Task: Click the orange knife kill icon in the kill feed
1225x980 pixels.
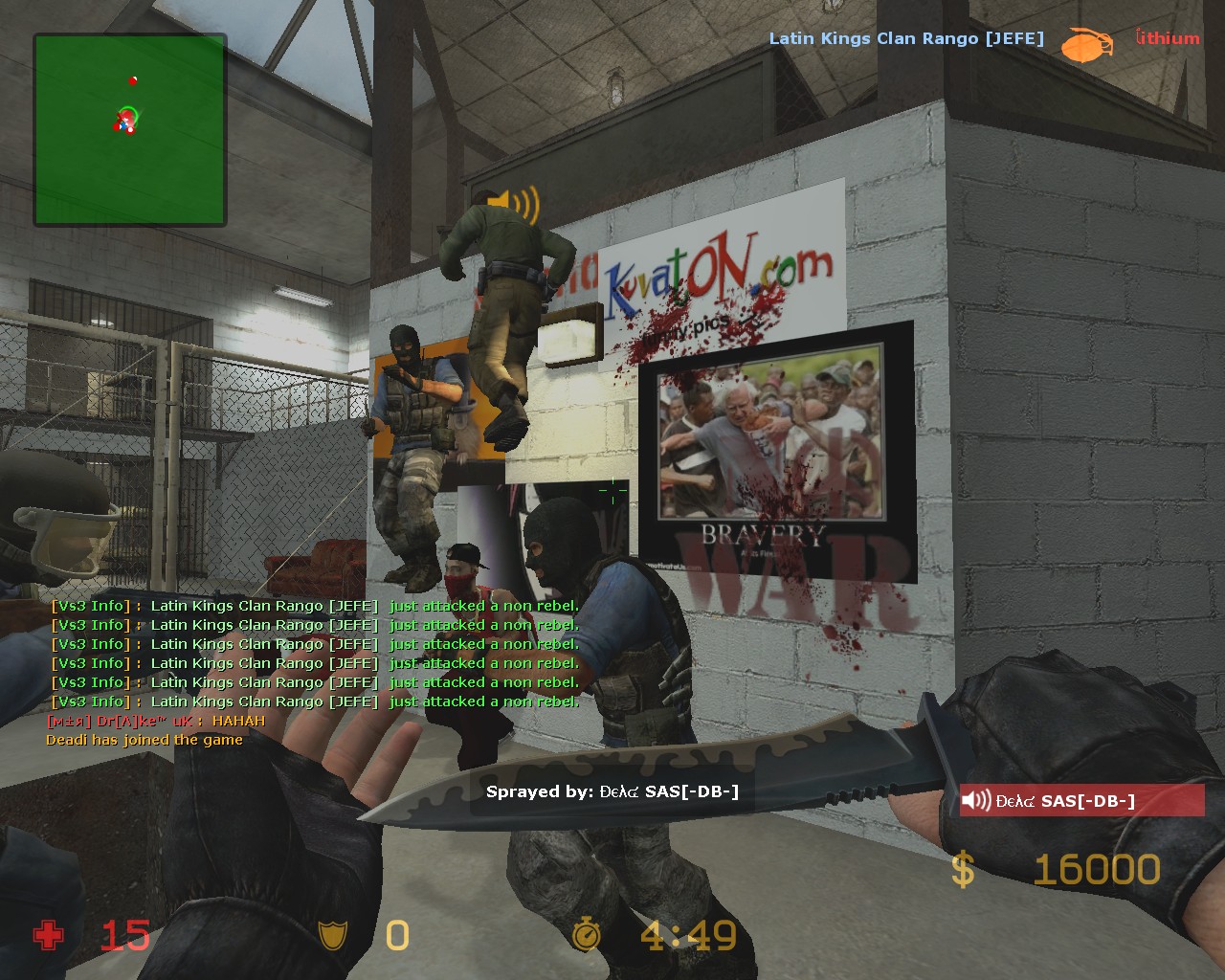Action: click(x=1086, y=44)
